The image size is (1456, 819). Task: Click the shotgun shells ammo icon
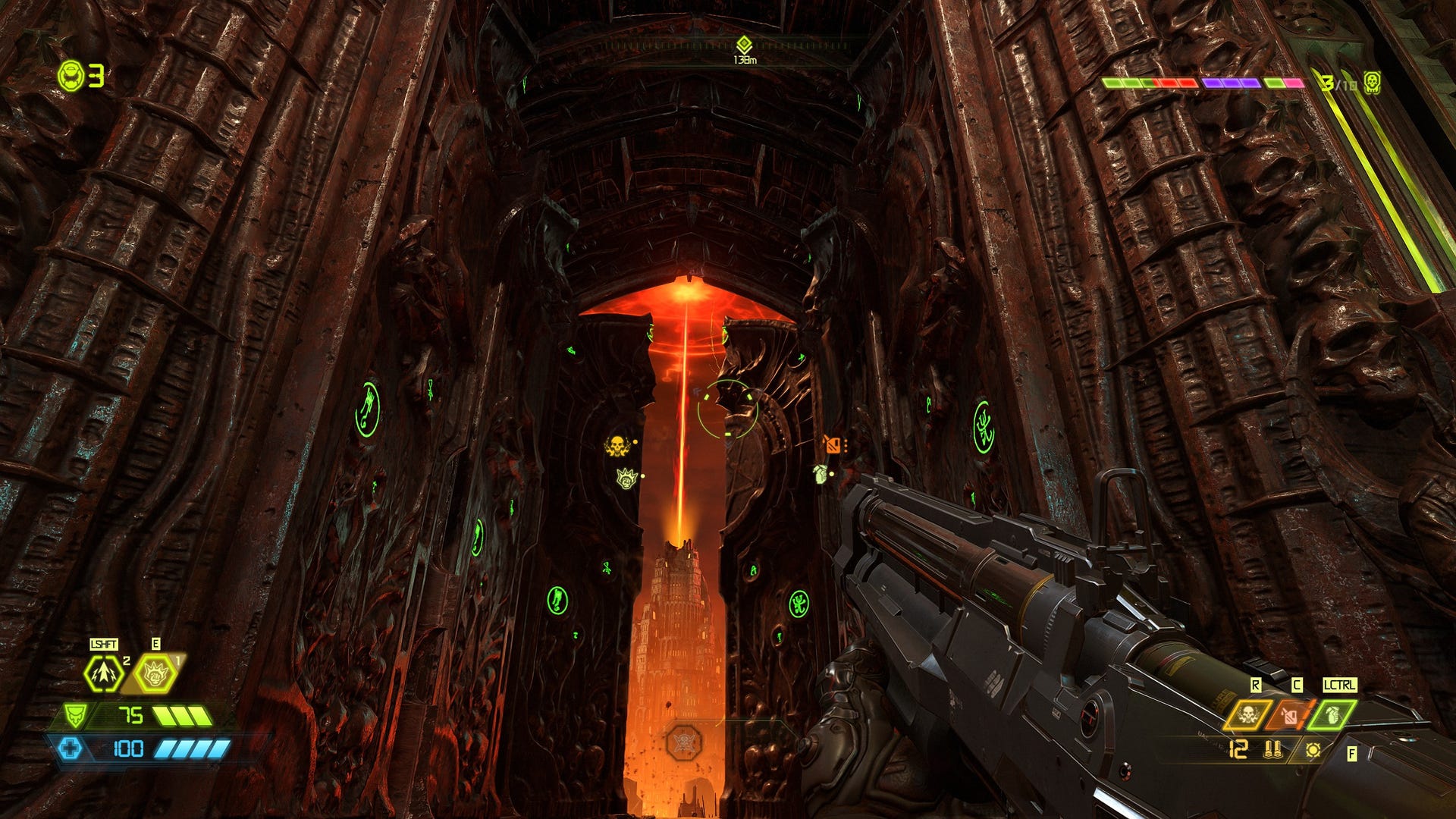pos(1272,750)
